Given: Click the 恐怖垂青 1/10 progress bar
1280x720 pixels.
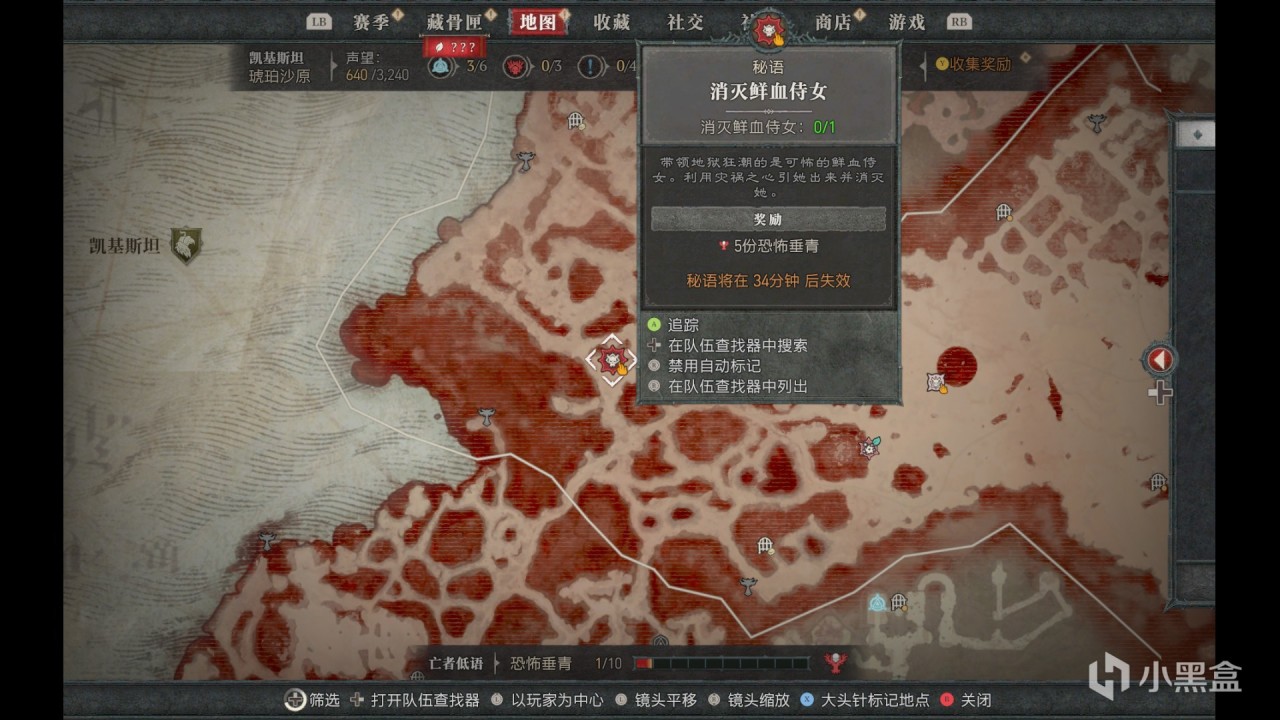Looking at the screenshot, I should click(720, 663).
